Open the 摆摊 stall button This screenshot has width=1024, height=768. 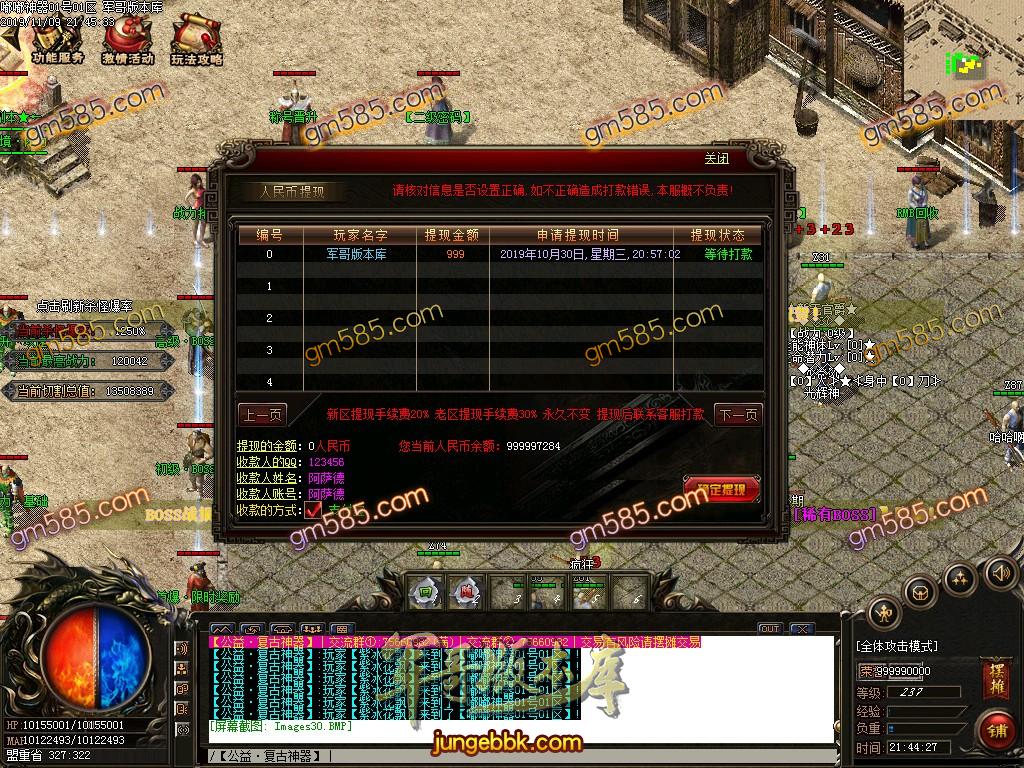996,674
